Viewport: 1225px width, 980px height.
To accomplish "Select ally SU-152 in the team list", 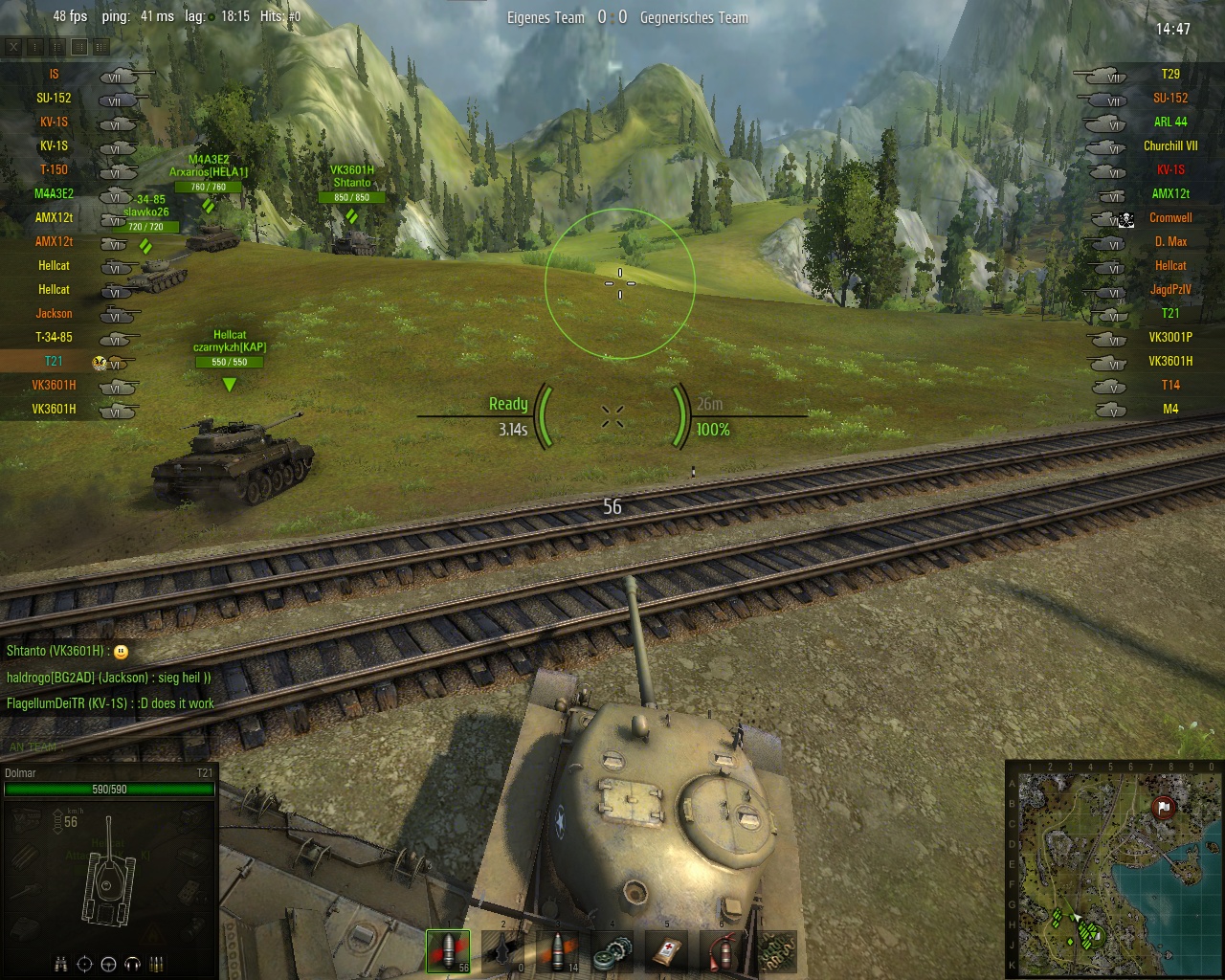I will point(54,98).
